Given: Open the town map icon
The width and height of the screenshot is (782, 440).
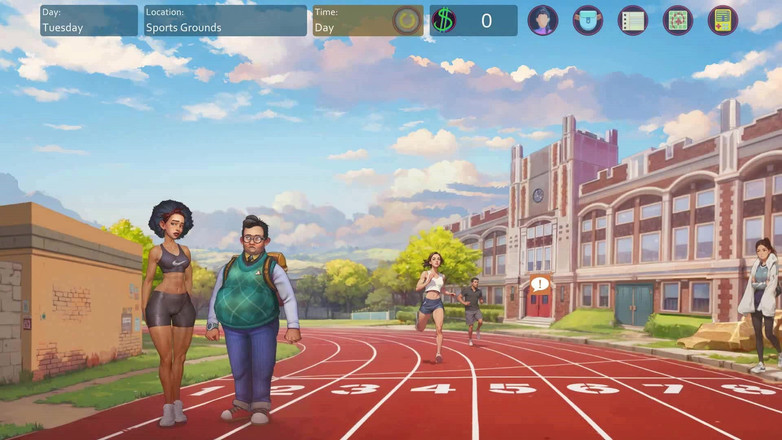Looking at the screenshot, I should pyautogui.click(x=678, y=20).
